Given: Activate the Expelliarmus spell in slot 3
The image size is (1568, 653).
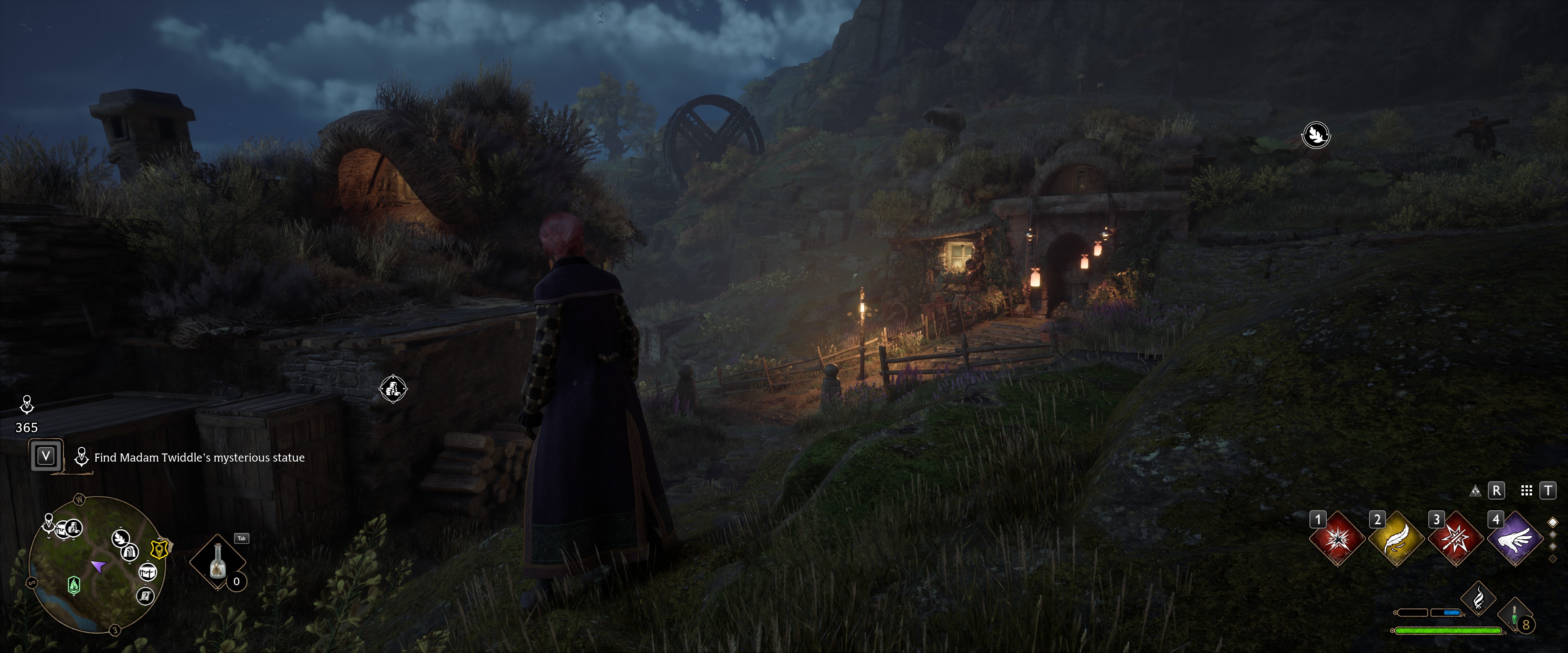Looking at the screenshot, I should (x=1455, y=539).
